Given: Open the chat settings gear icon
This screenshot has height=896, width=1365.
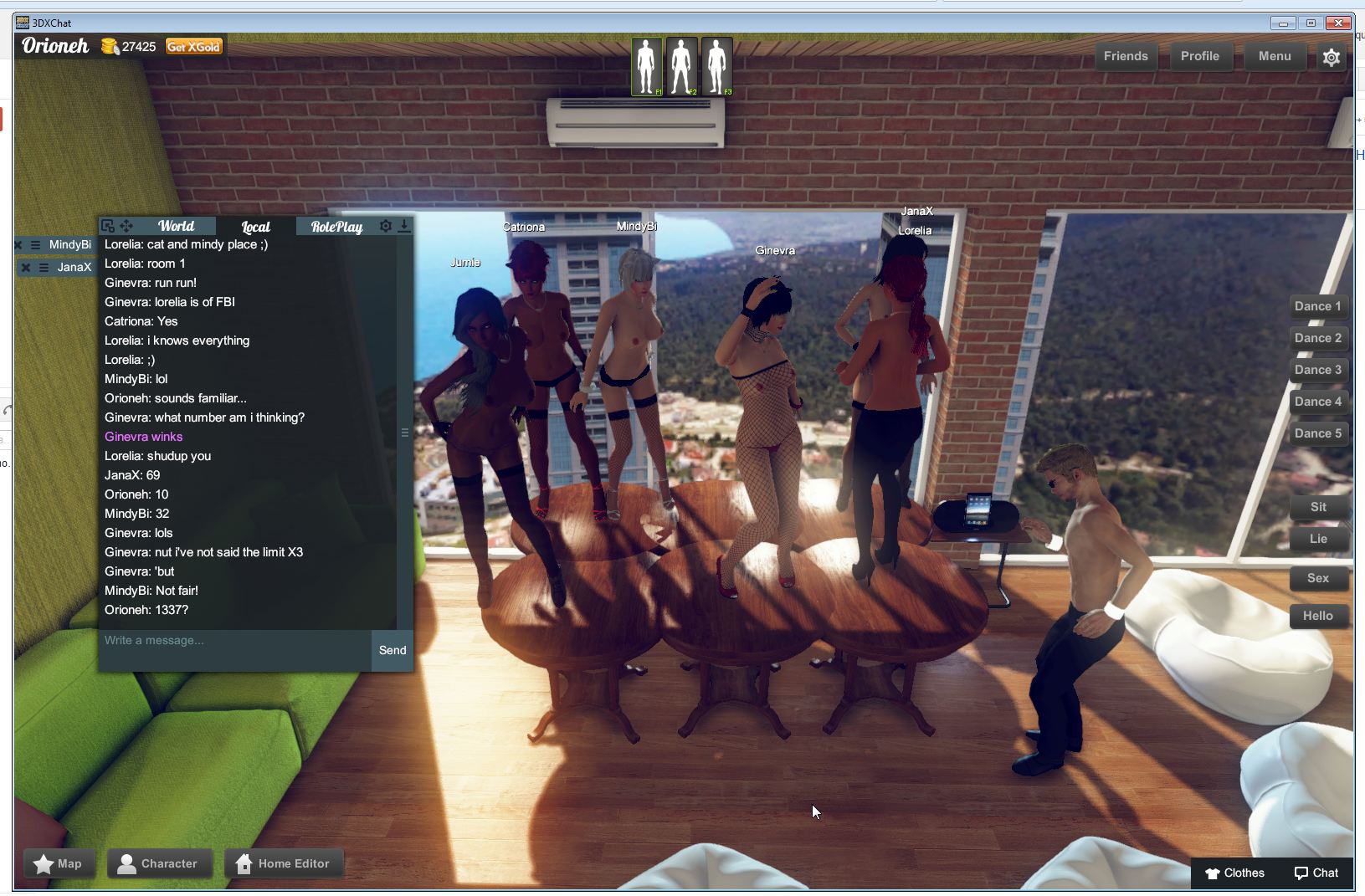Looking at the screenshot, I should pyautogui.click(x=386, y=225).
